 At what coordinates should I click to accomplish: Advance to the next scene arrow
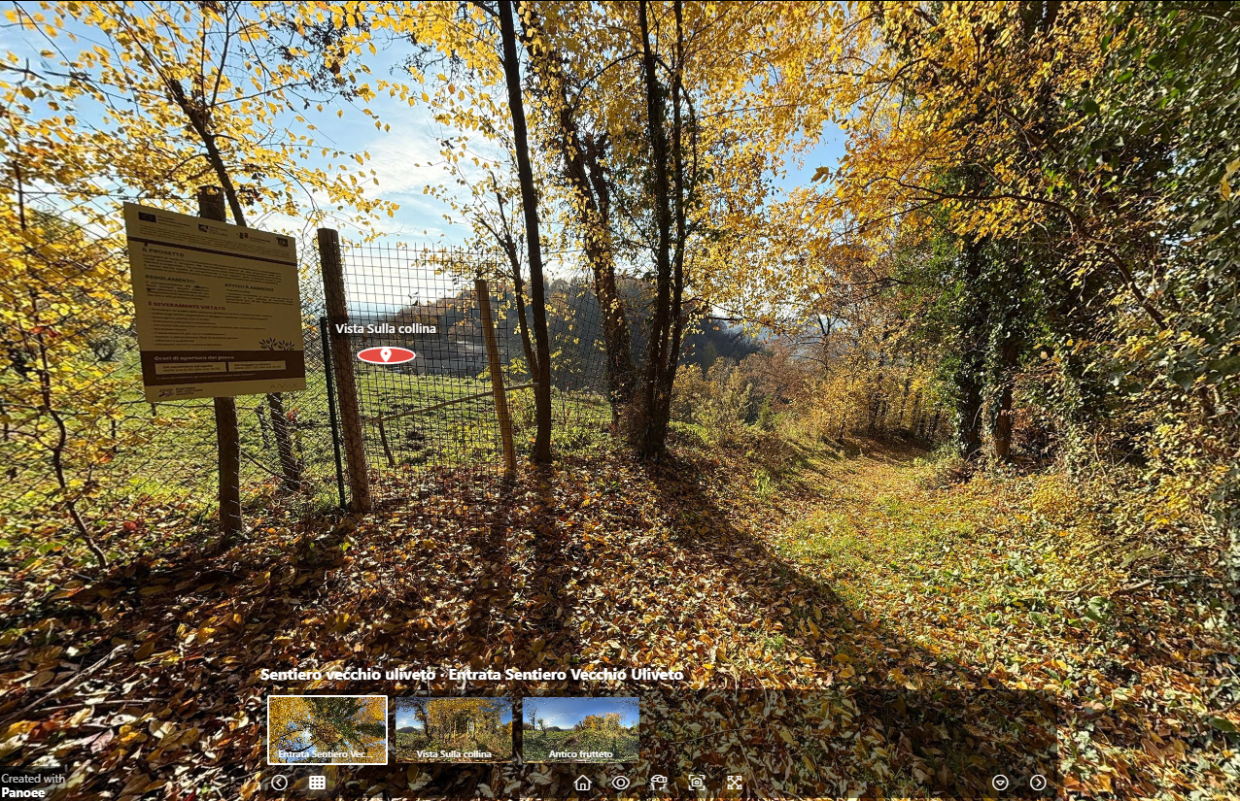coord(1038,783)
